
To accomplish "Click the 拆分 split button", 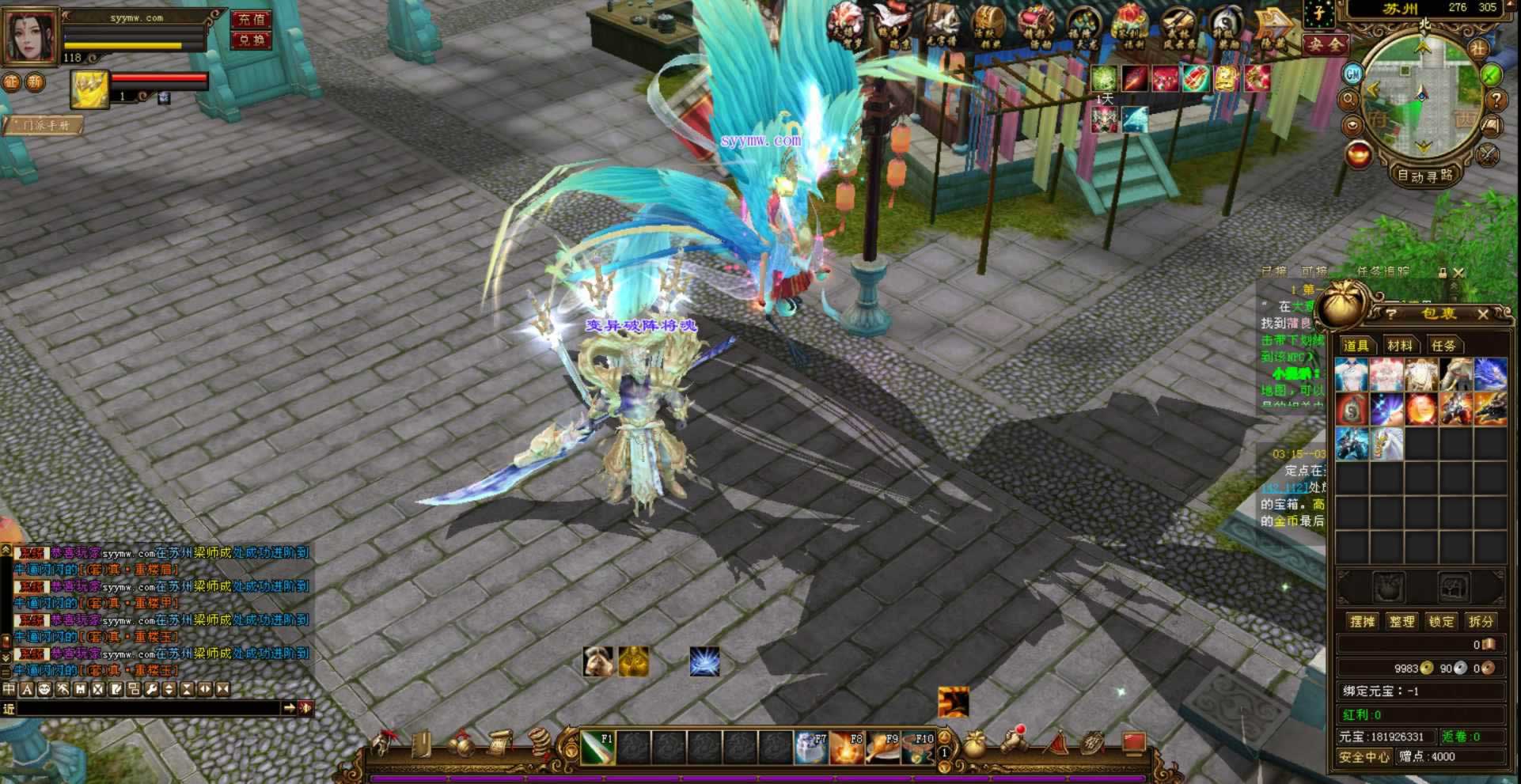I will point(1481,622).
